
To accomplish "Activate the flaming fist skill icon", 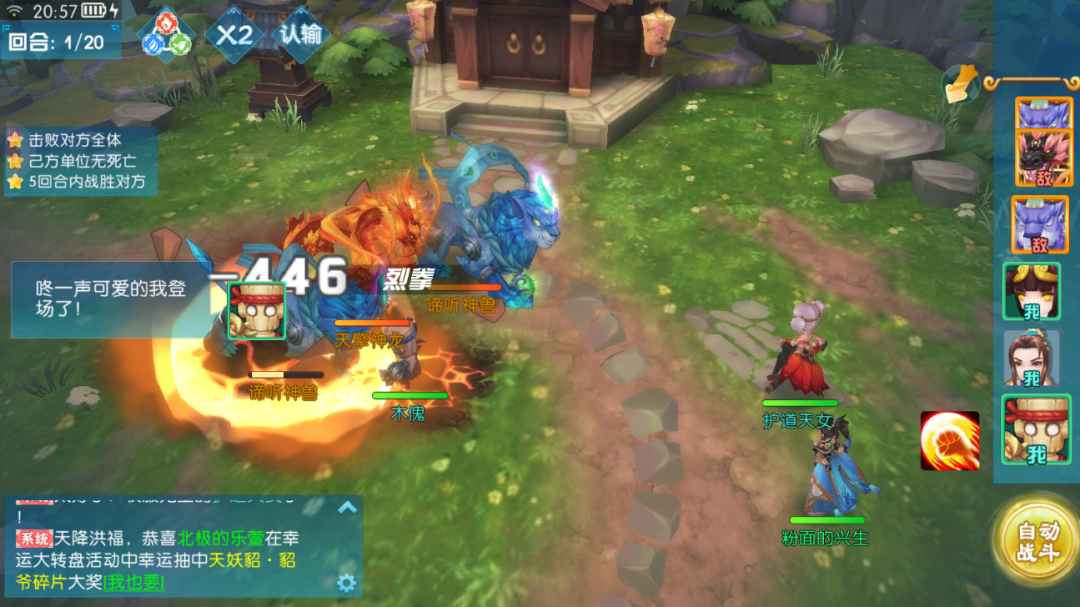I will 949,440.
